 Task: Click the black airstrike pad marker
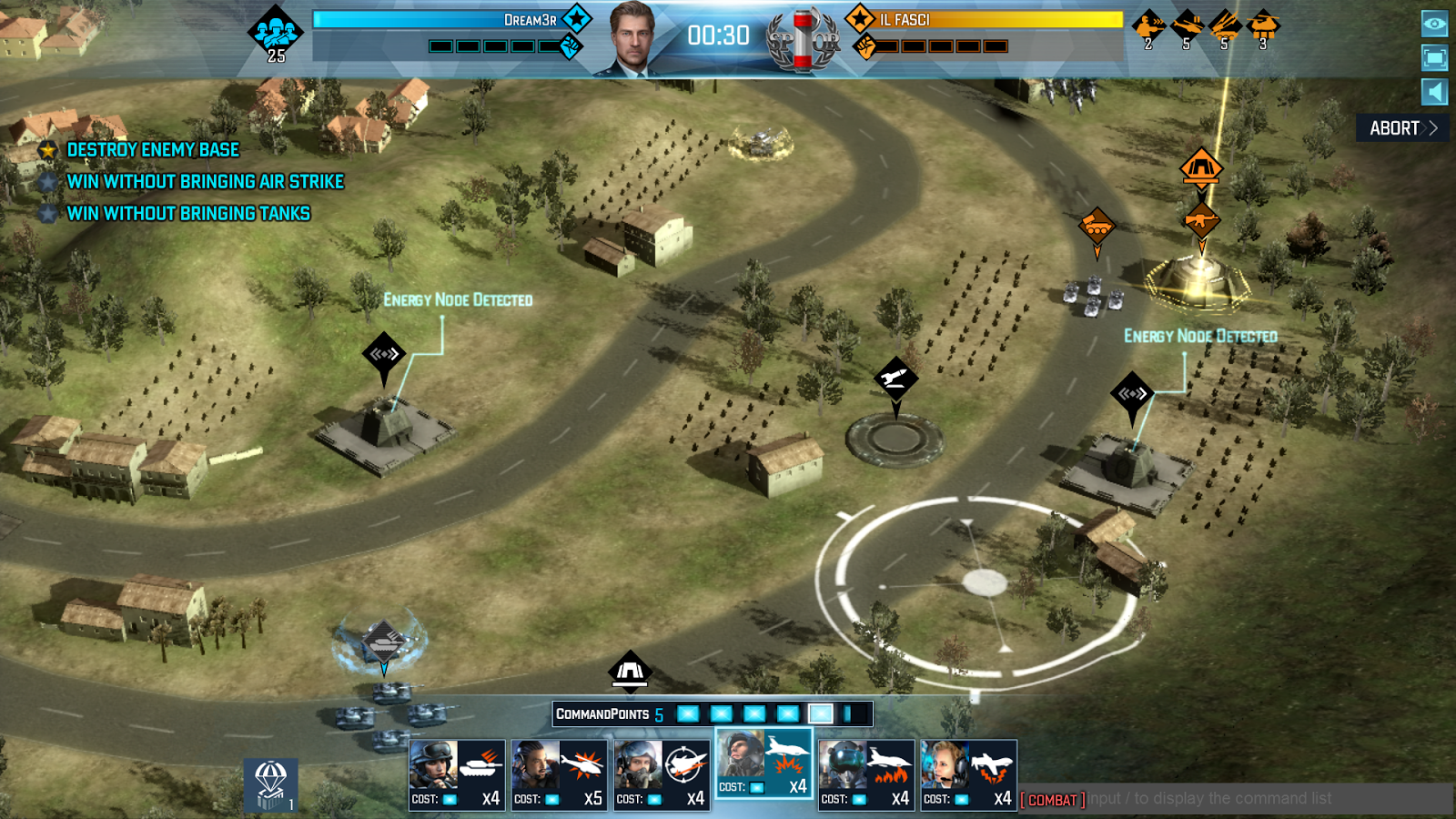(895, 378)
